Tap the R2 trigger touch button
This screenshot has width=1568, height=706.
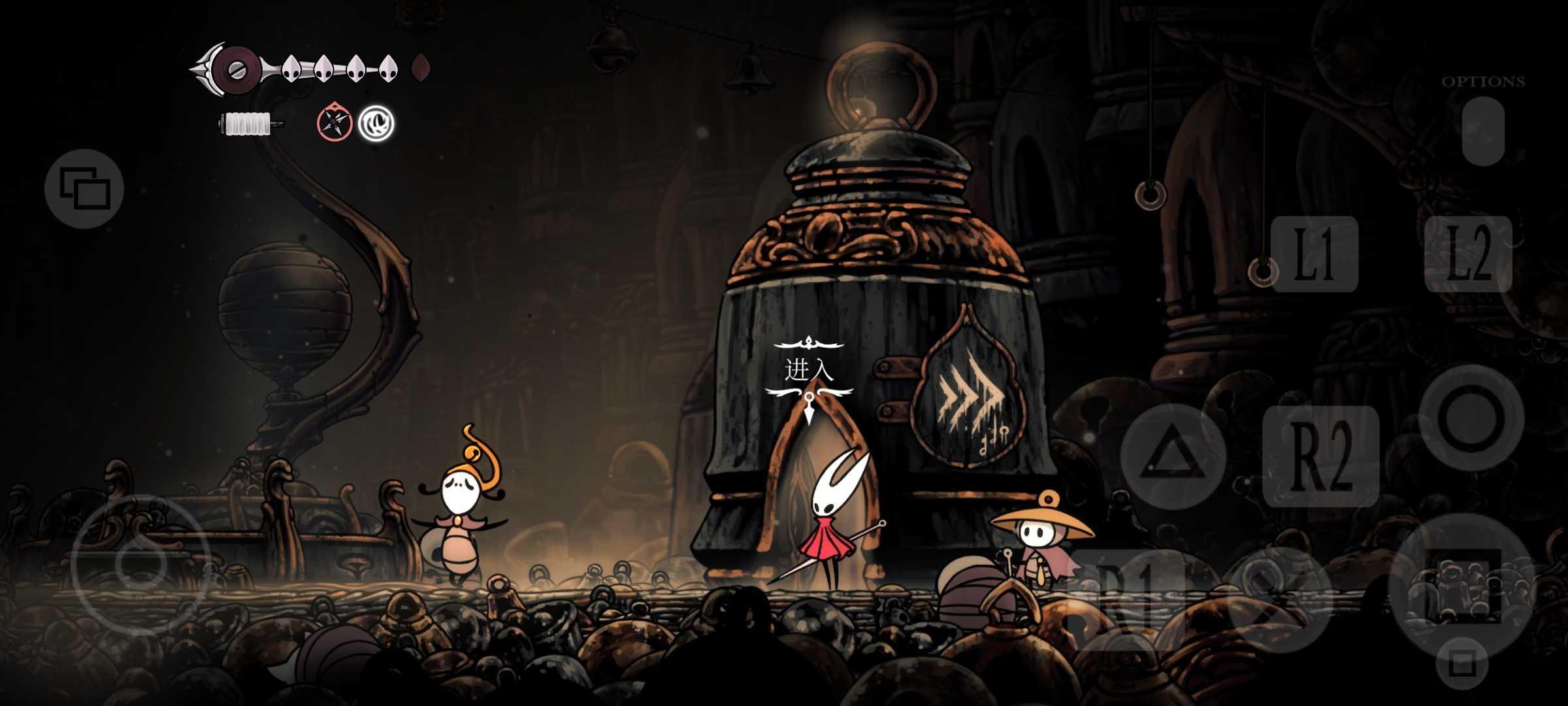pyautogui.click(x=1321, y=456)
